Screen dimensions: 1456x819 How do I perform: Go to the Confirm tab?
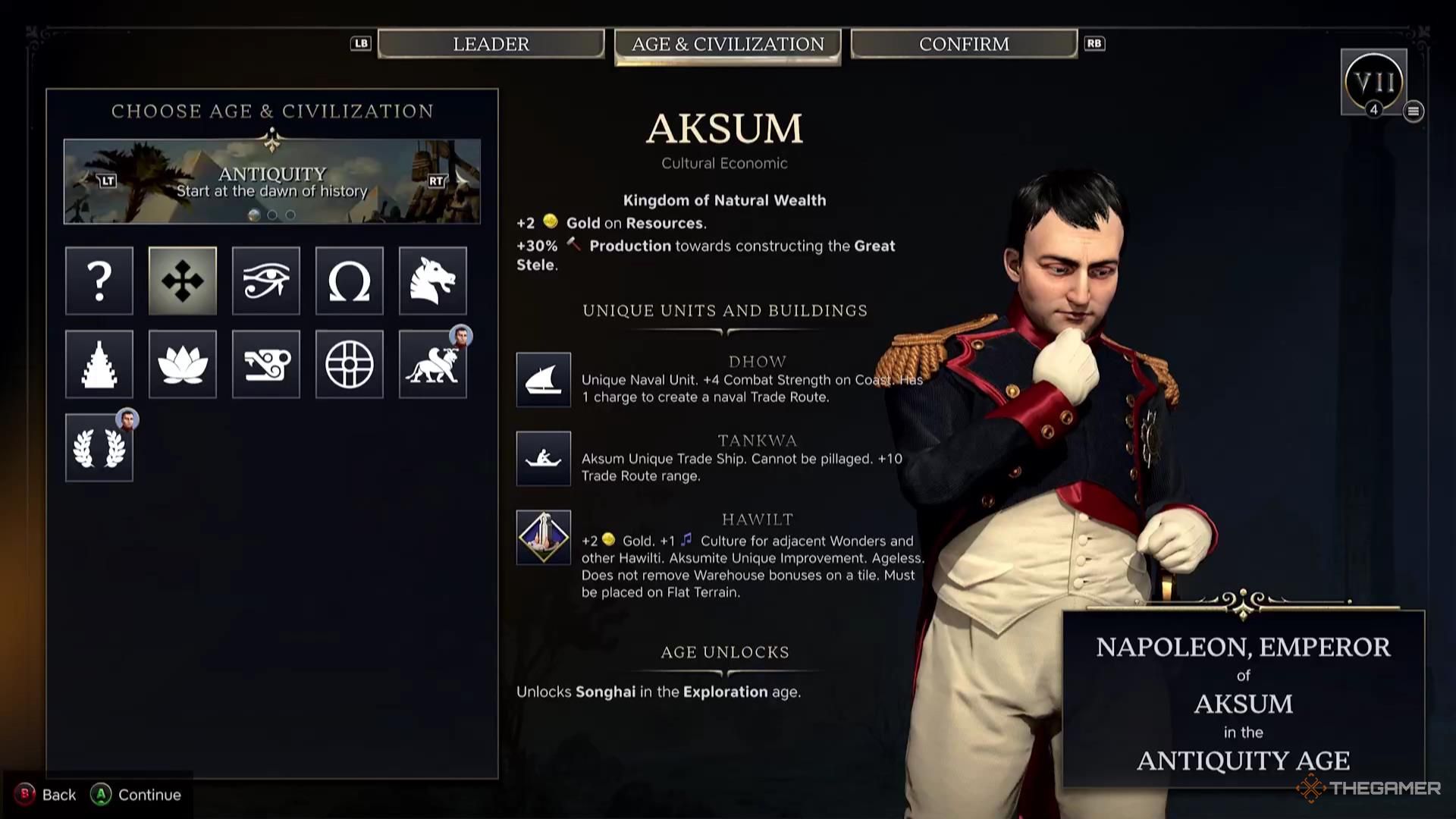[x=963, y=44]
